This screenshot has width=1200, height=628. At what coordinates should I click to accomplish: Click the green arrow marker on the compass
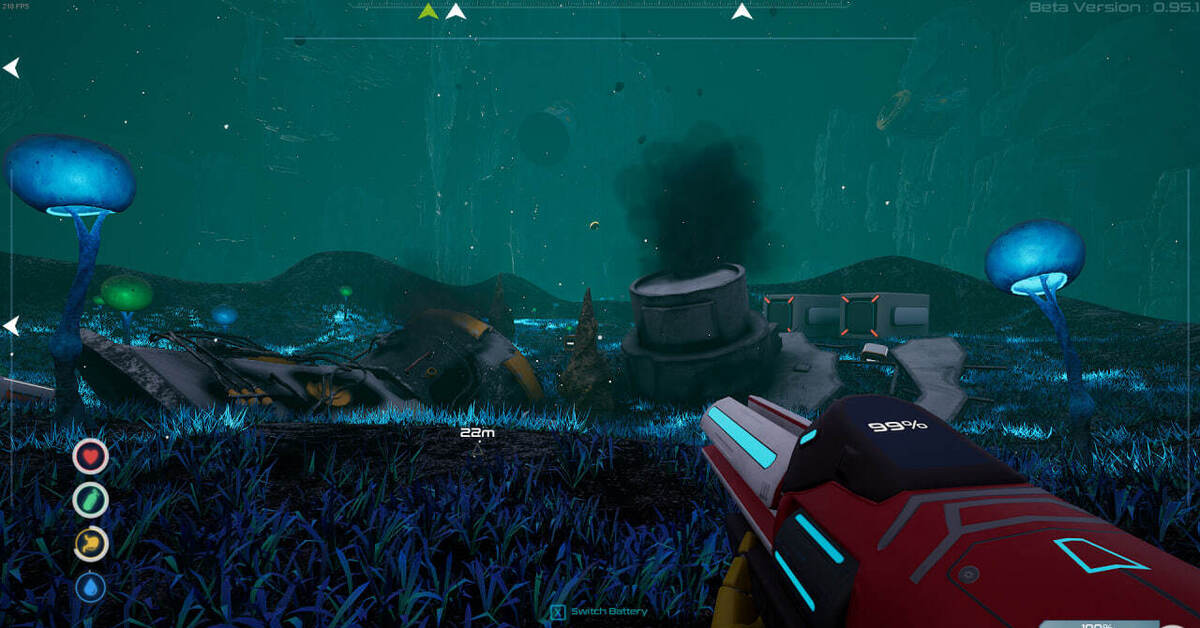point(428,12)
